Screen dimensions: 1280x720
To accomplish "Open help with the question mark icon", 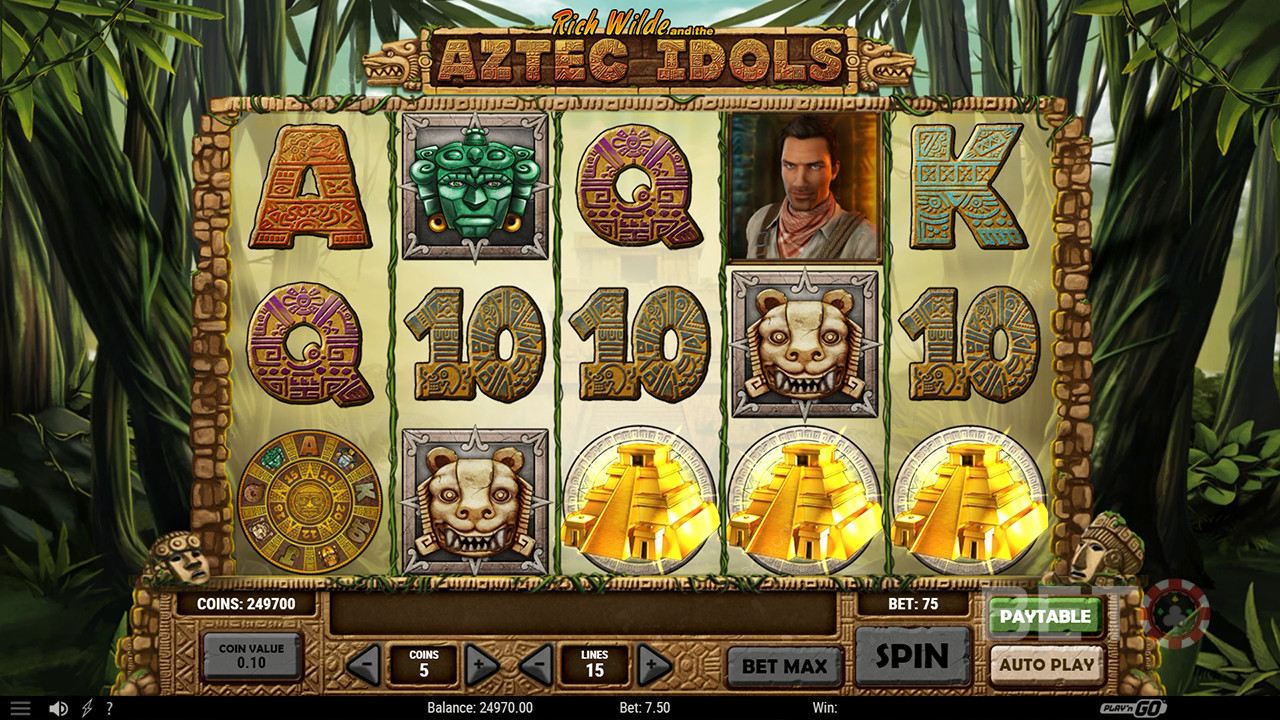I will pyautogui.click(x=109, y=708).
